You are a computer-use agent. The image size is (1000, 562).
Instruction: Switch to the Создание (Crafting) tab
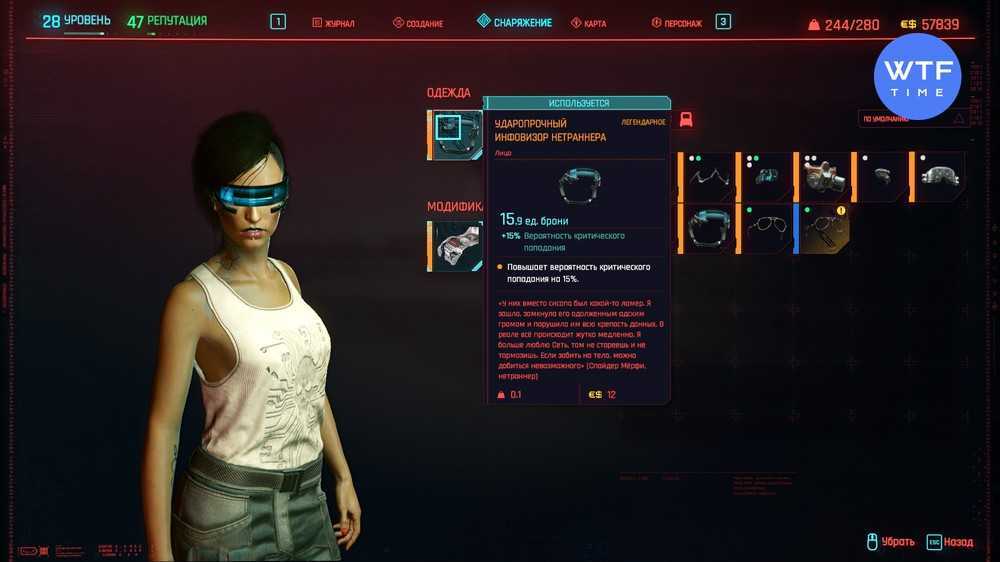[x=418, y=22]
